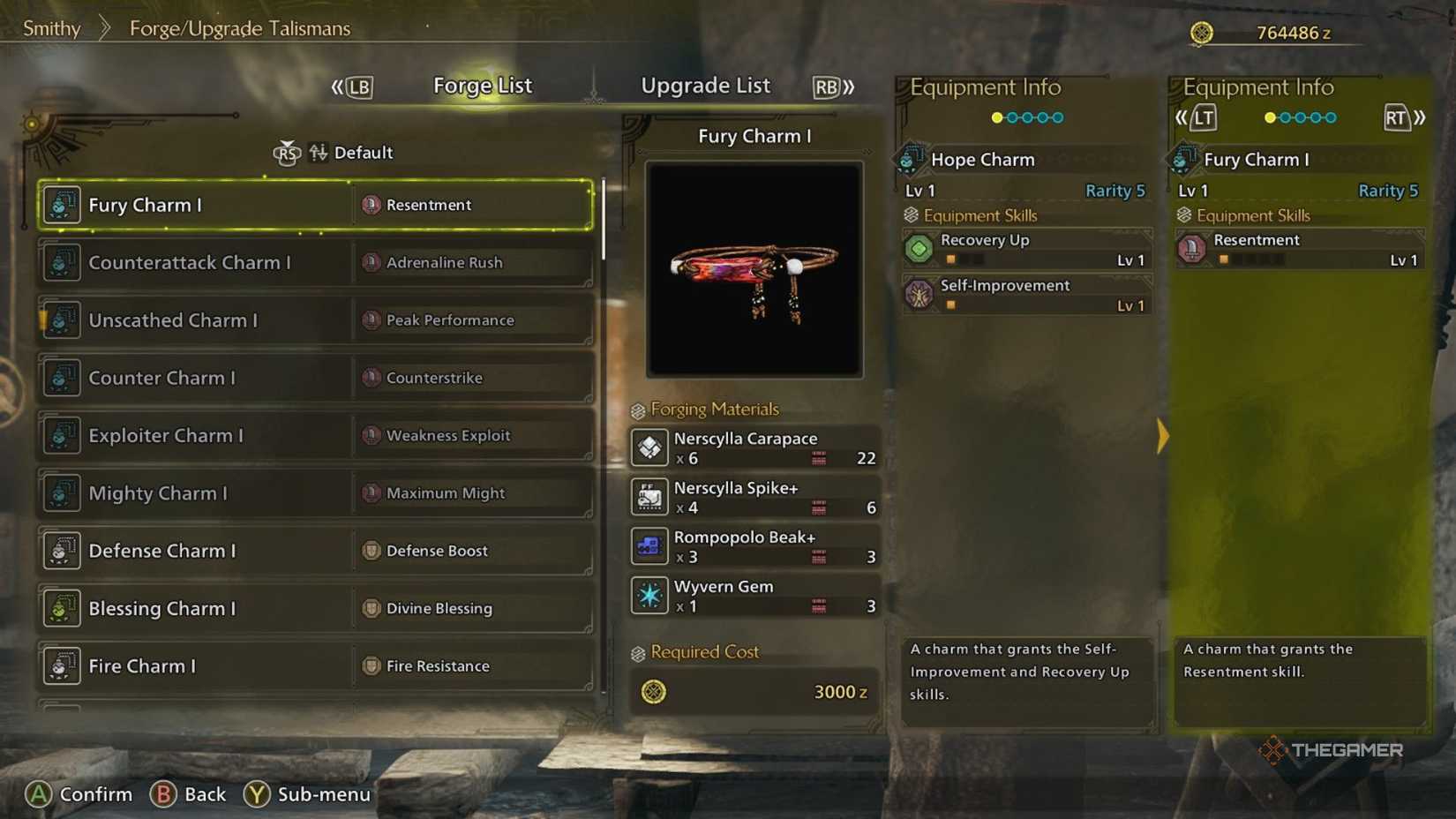
Task: Select the Hope Charm equipment icon
Action: pos(908,160)
